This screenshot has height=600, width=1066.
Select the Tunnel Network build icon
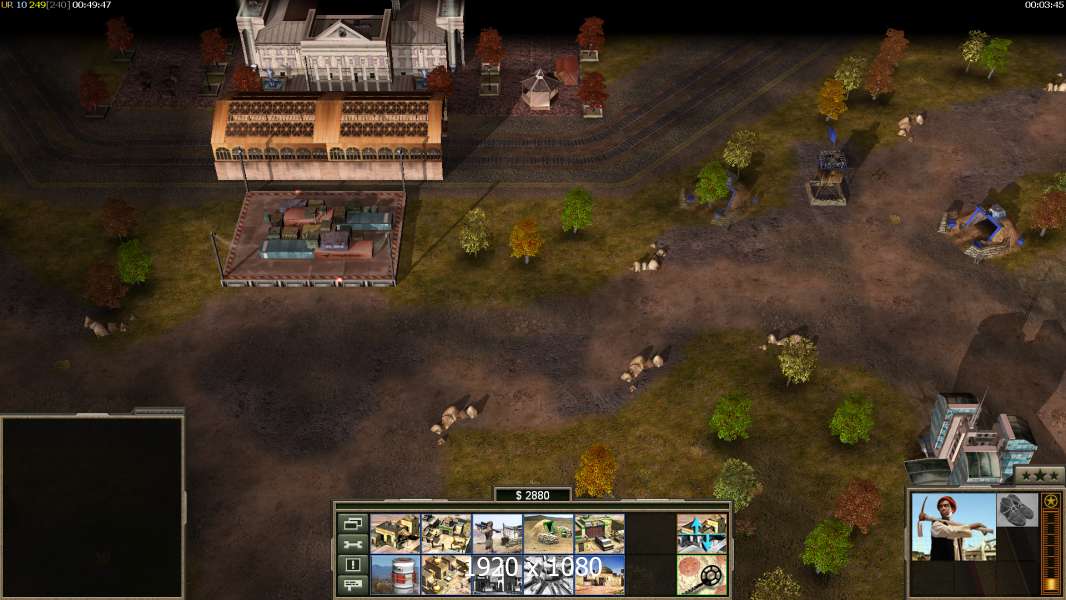548,534
